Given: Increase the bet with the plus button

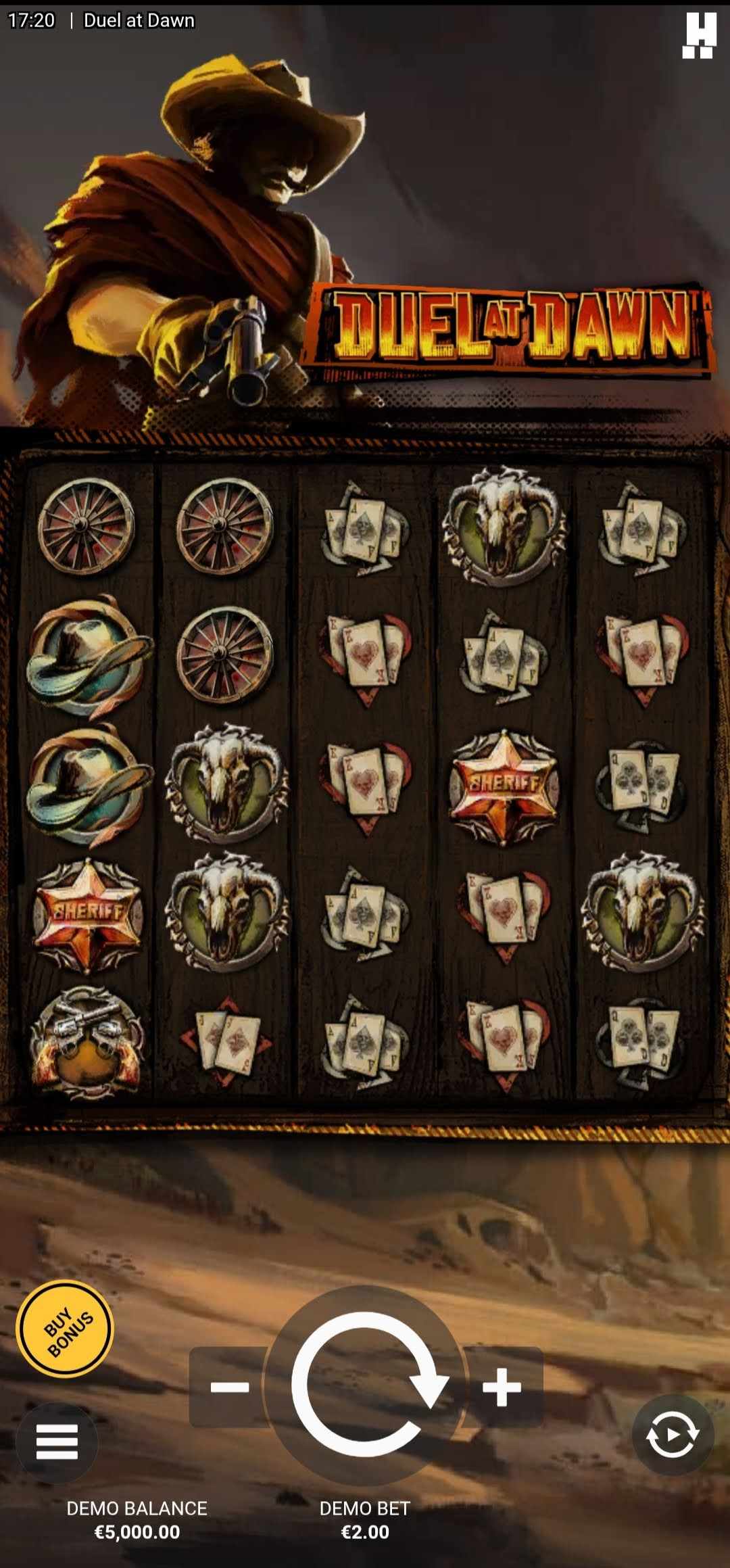Looking at the screenshot, I should [x=502, y=1387].
